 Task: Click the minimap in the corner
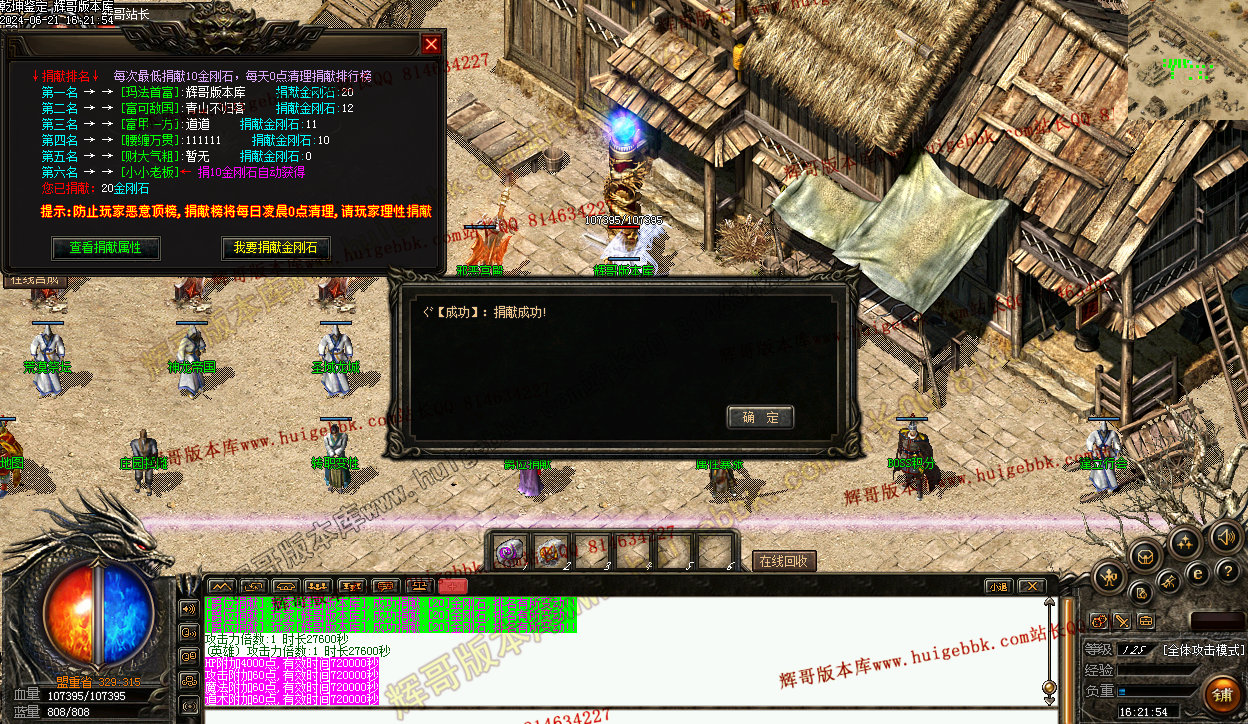tap(1186, 60)
